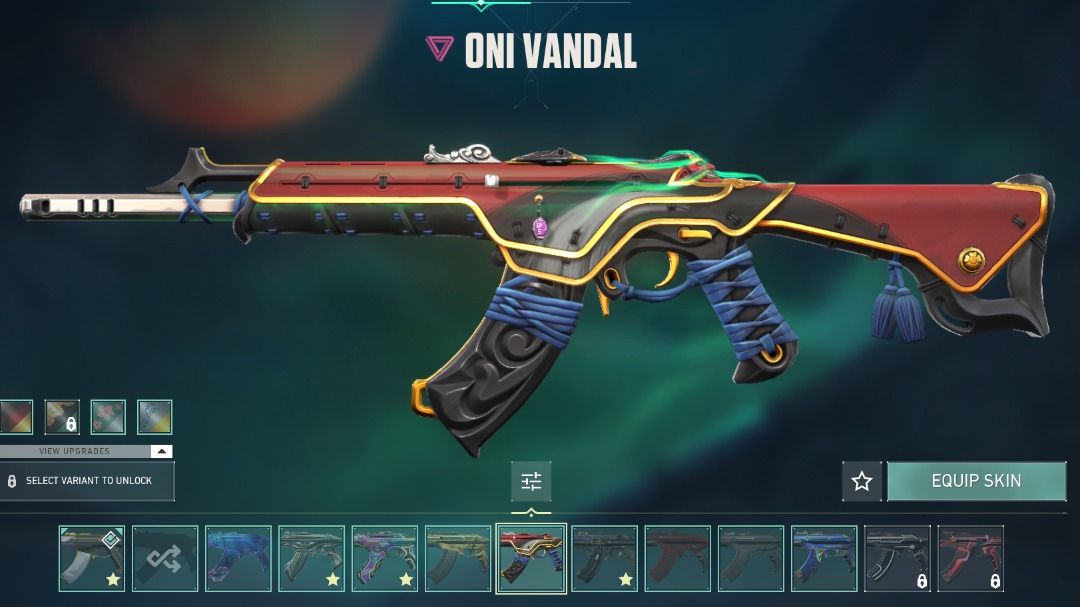The width and height of the screenshot is (1080, 607).
Task: Open the filter sliders button
Action: [x=531, y=482]
